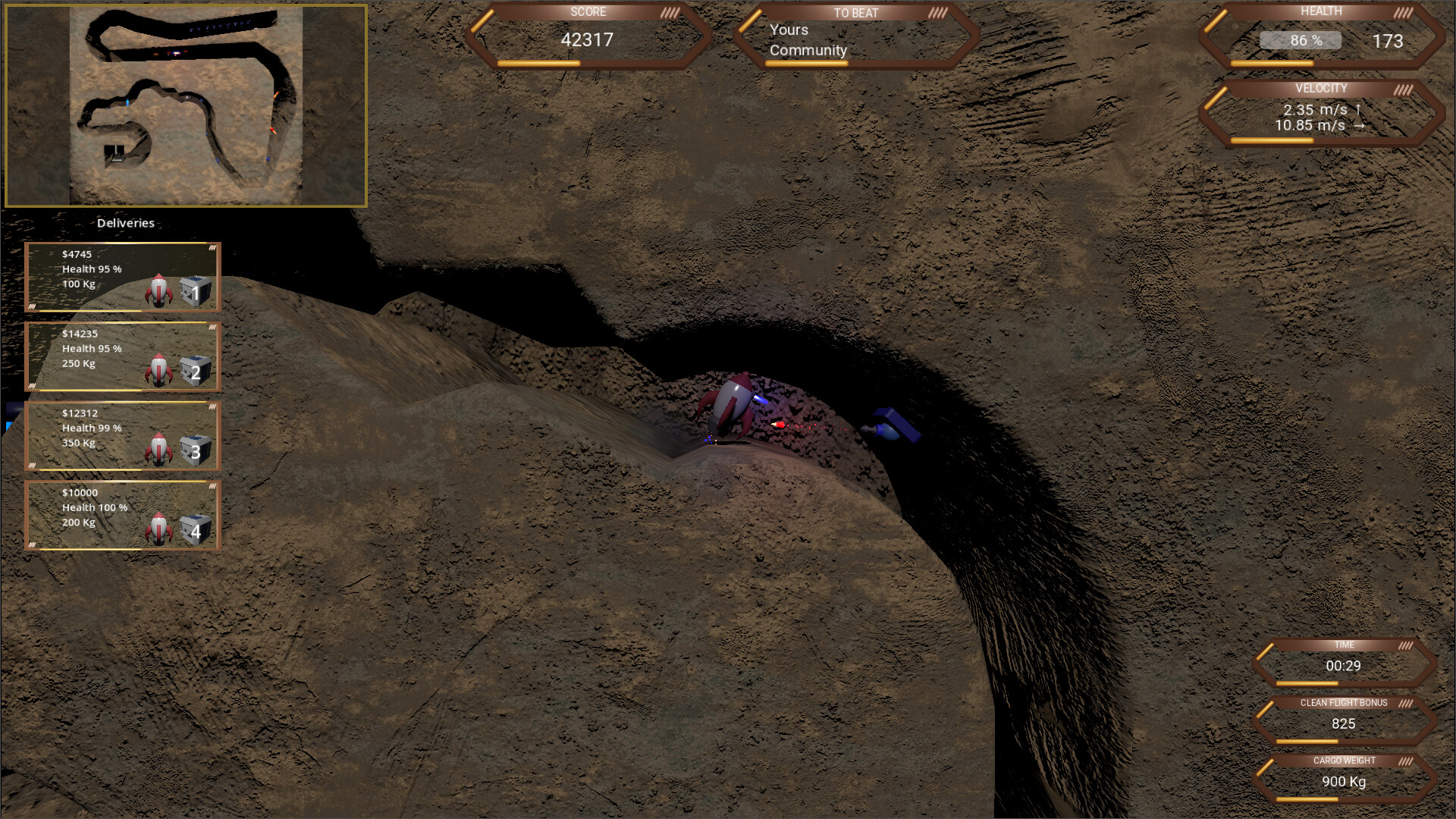Click the SCORE panel showing 42317
Screen dimensions: 1456x819
click(x=589, y=40)
